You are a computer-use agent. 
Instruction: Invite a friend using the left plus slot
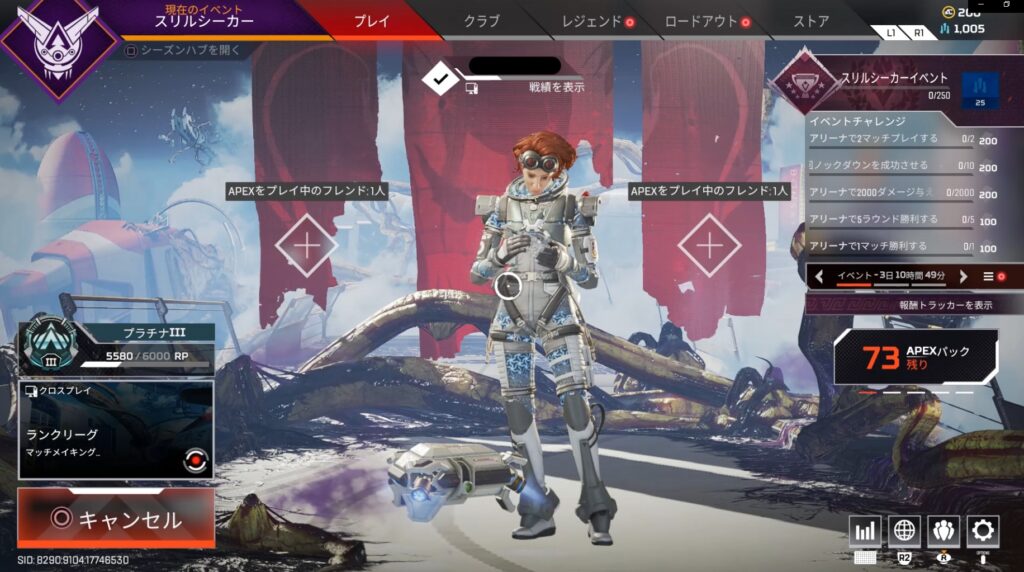point(307,244)
